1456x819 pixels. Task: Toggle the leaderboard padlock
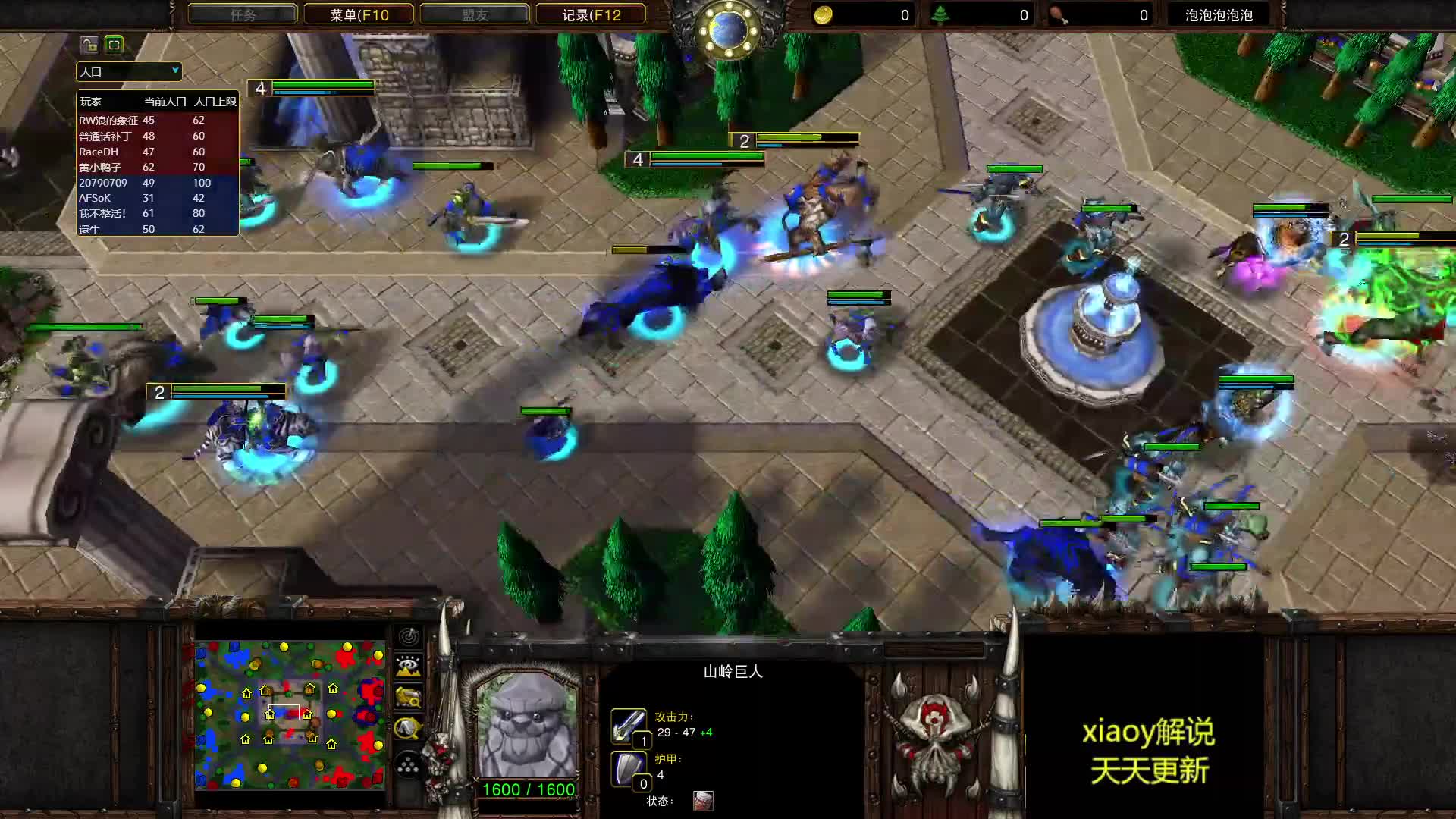[x=89, y=45]
